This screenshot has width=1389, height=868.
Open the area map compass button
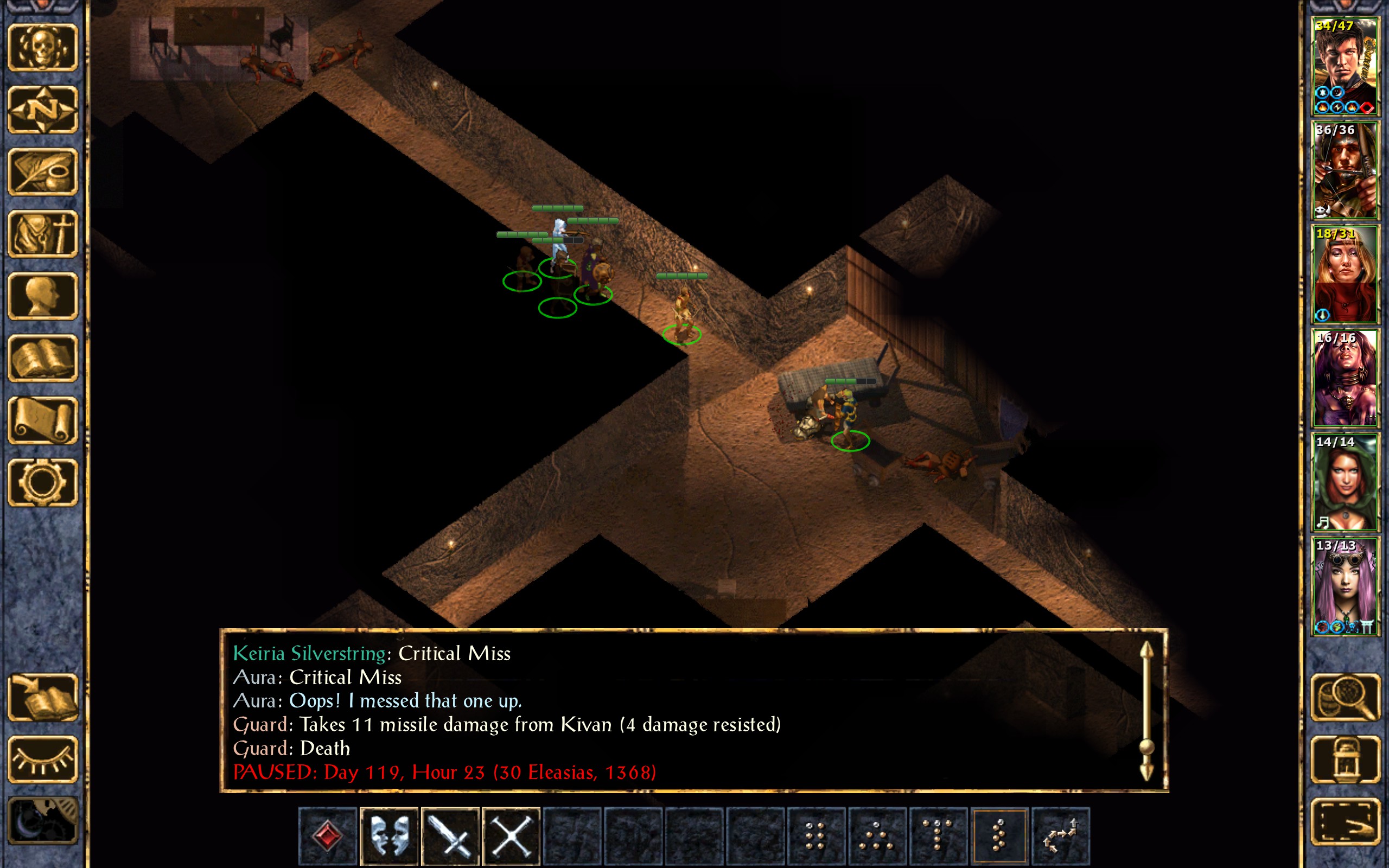click(42, 110)
